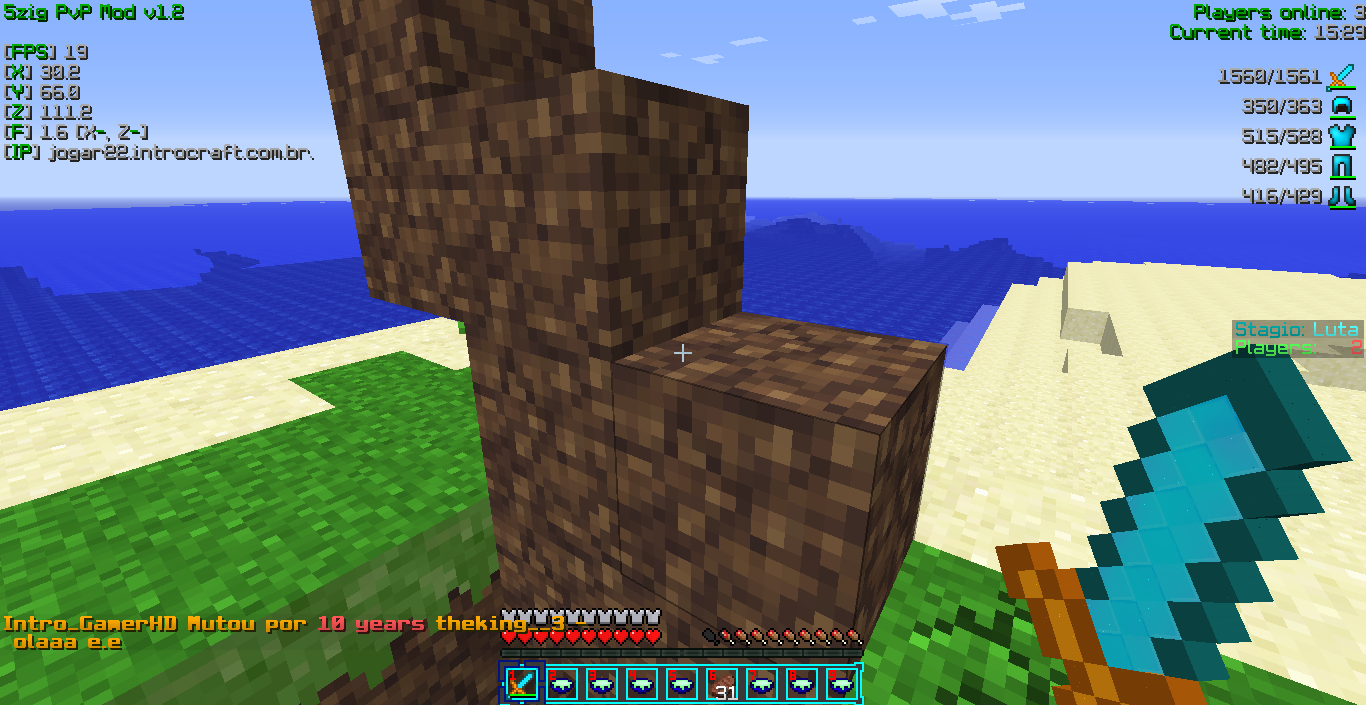Click the diamond helmet durability icon

pos(1341,106)
